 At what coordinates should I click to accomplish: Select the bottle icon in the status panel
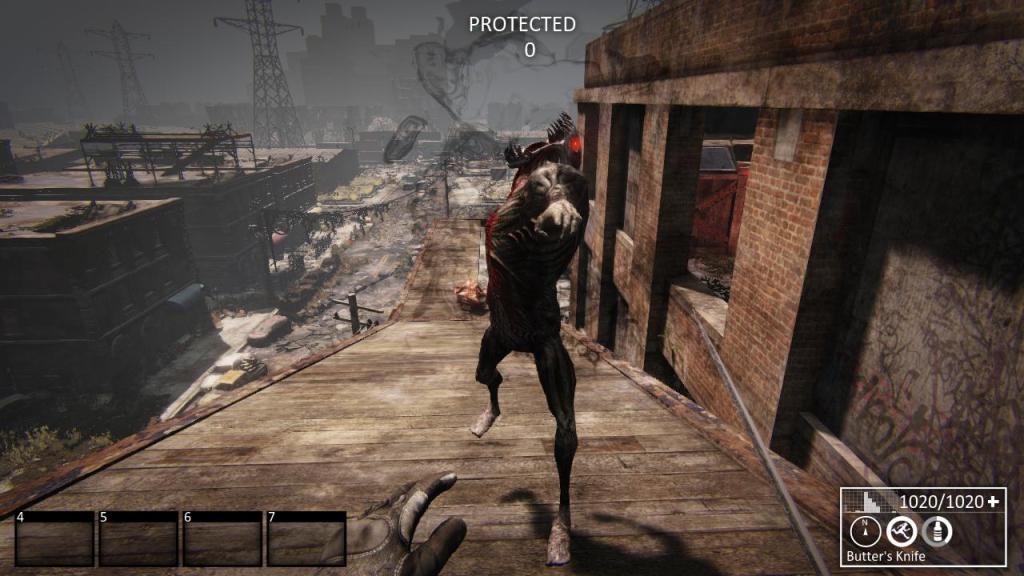coord(937,531)
